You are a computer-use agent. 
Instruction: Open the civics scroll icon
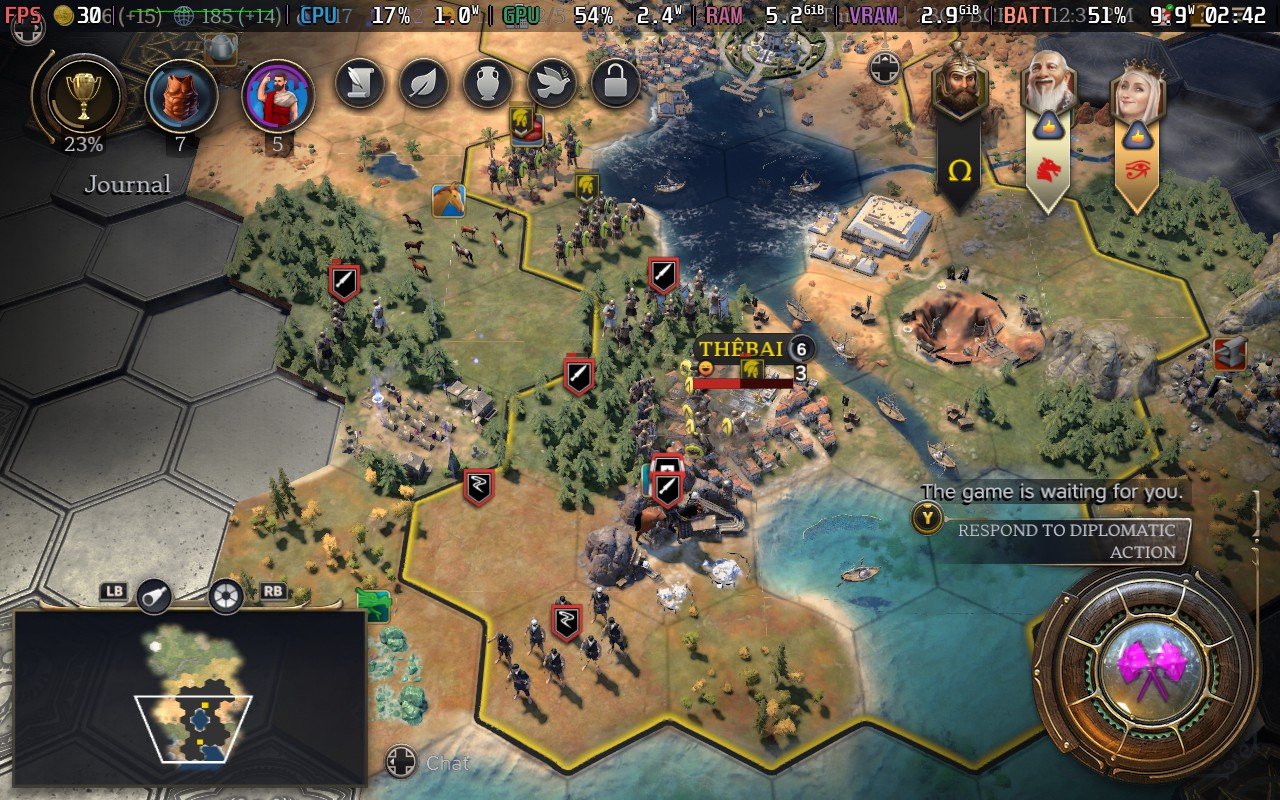360,83
